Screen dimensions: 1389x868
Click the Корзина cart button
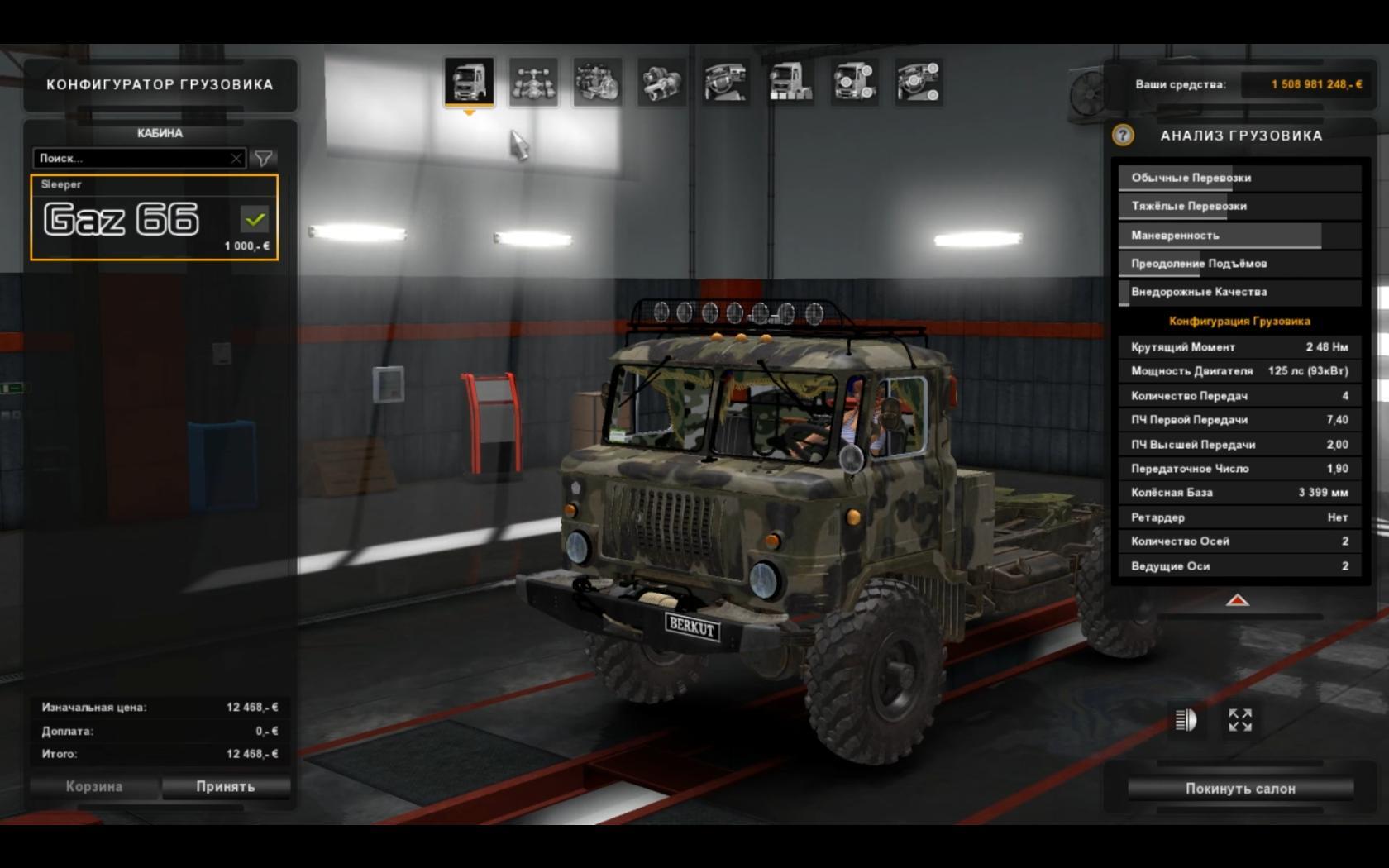(94, 787)
